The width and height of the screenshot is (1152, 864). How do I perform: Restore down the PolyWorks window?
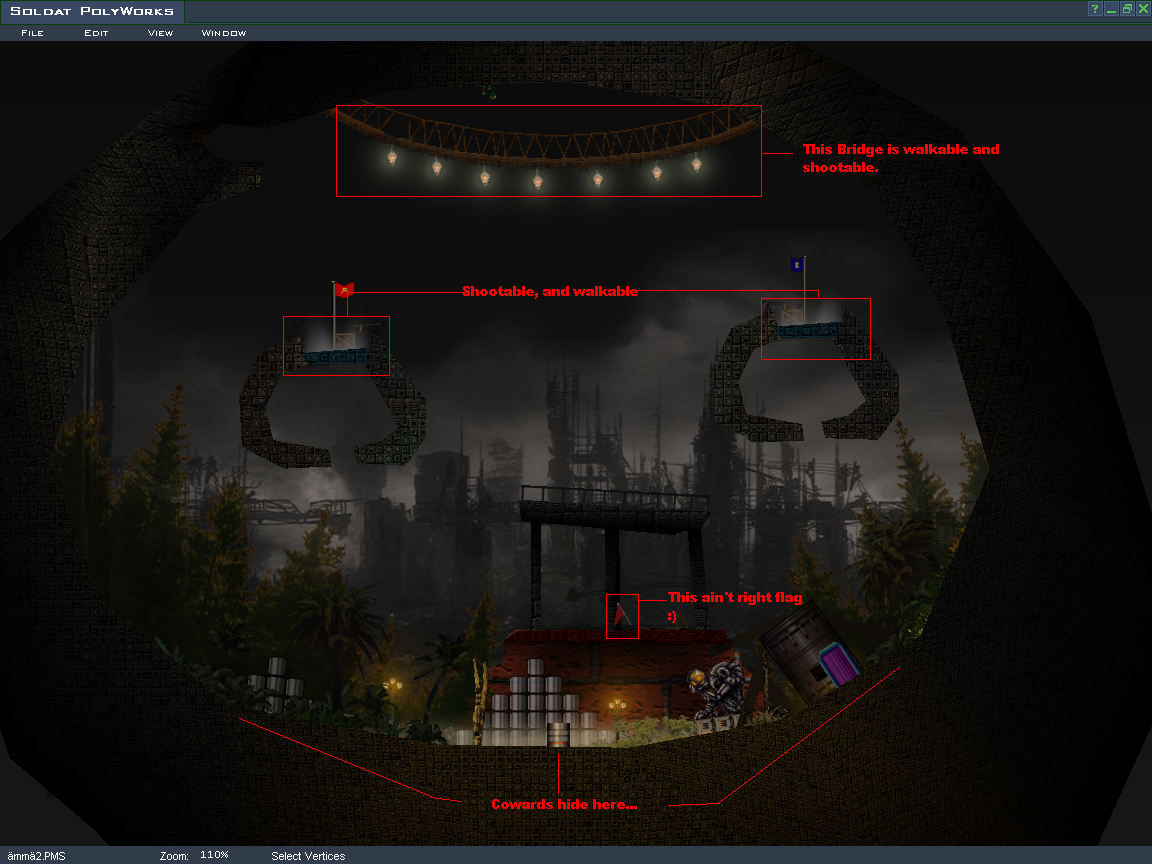(1127, 9)
